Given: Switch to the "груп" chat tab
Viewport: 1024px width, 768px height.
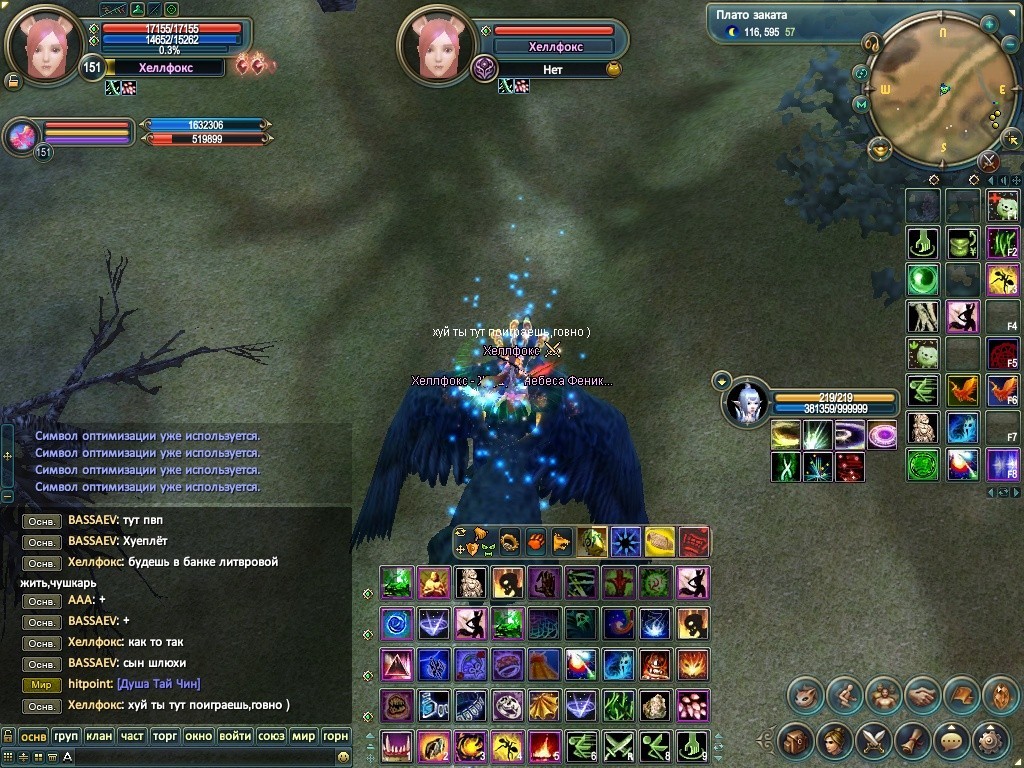Looking at the screenshot, I should [66, 736].
